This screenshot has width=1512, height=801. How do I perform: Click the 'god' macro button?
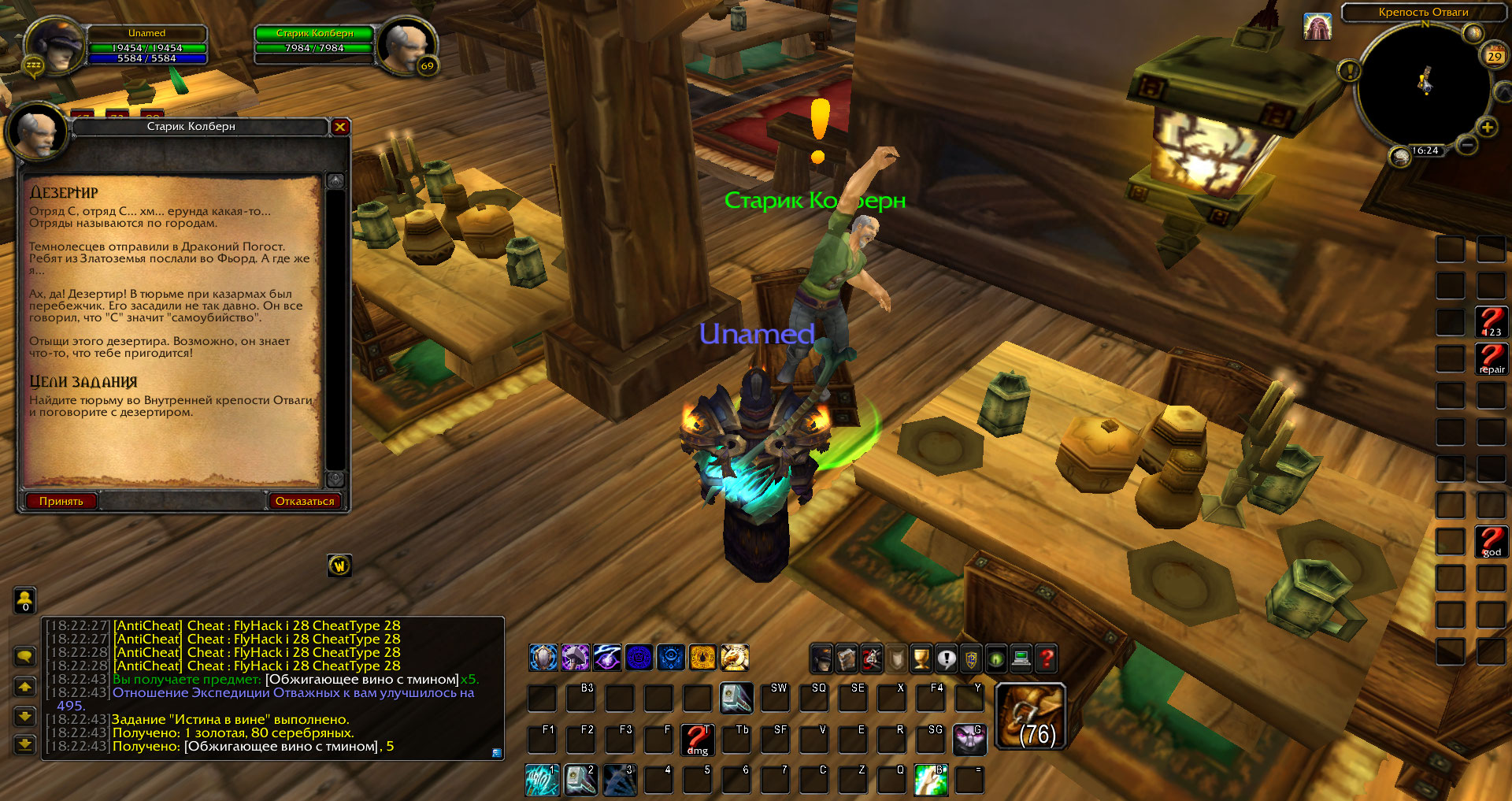[1491, 542]
